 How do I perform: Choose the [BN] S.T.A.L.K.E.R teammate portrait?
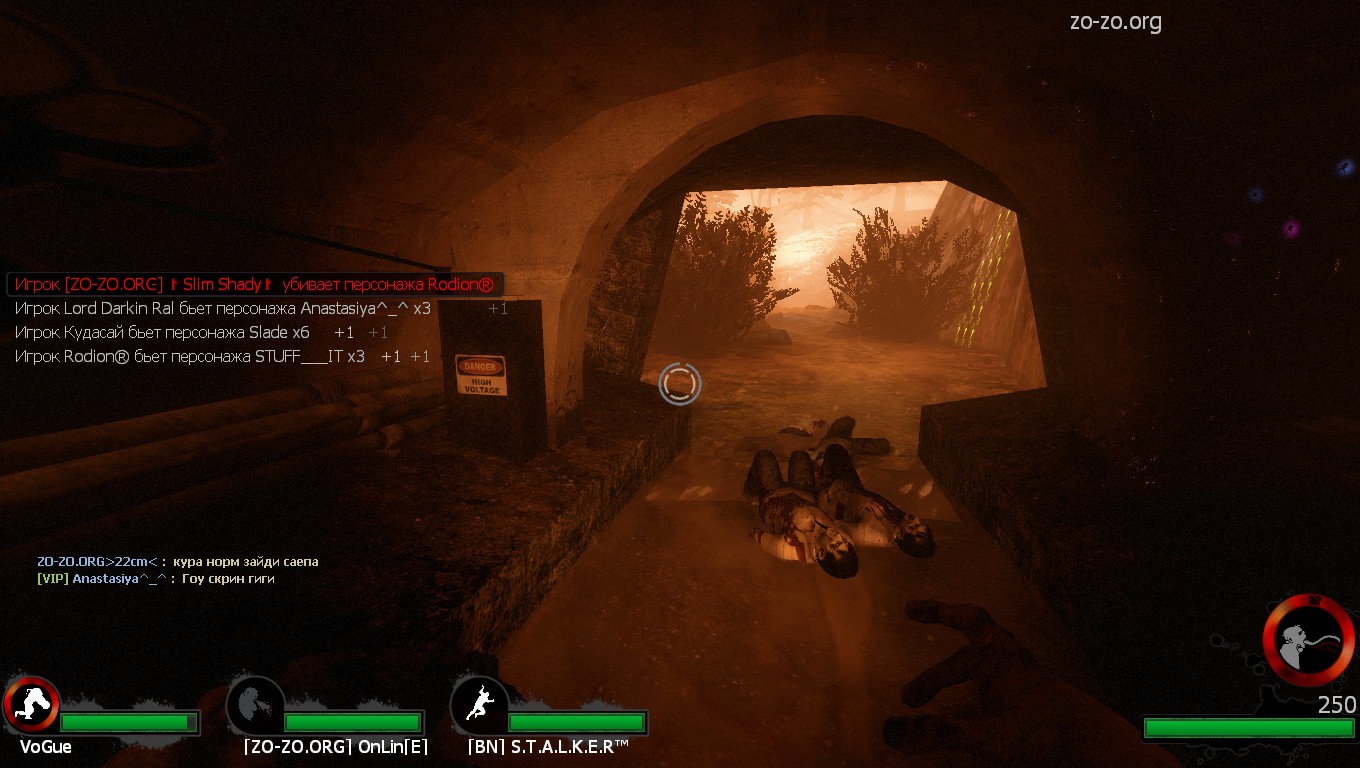(x=479, y=704)
